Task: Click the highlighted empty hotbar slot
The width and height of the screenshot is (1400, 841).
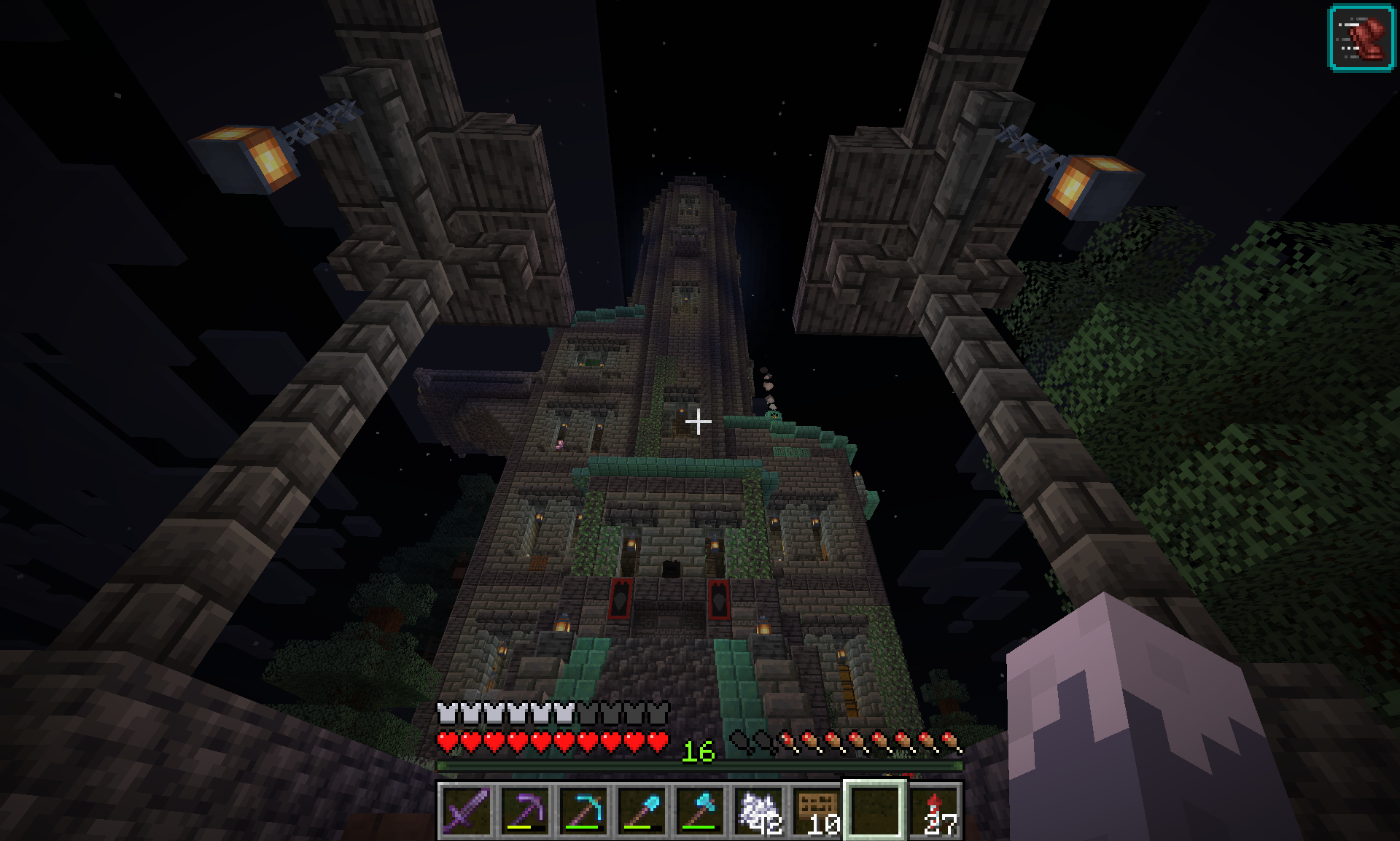Action: tap(875, 811)
